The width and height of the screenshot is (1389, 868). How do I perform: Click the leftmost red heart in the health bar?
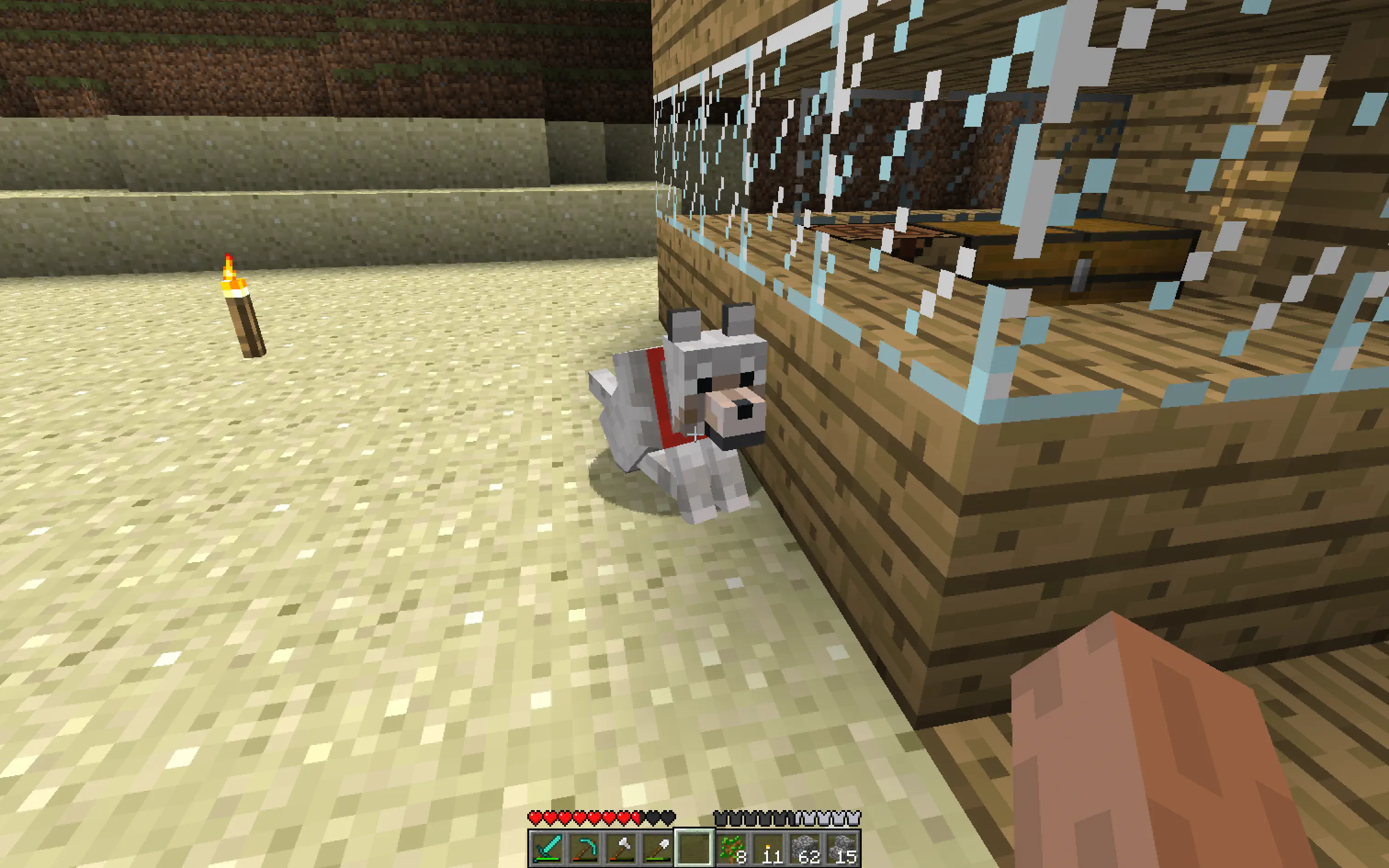[536, 818]
